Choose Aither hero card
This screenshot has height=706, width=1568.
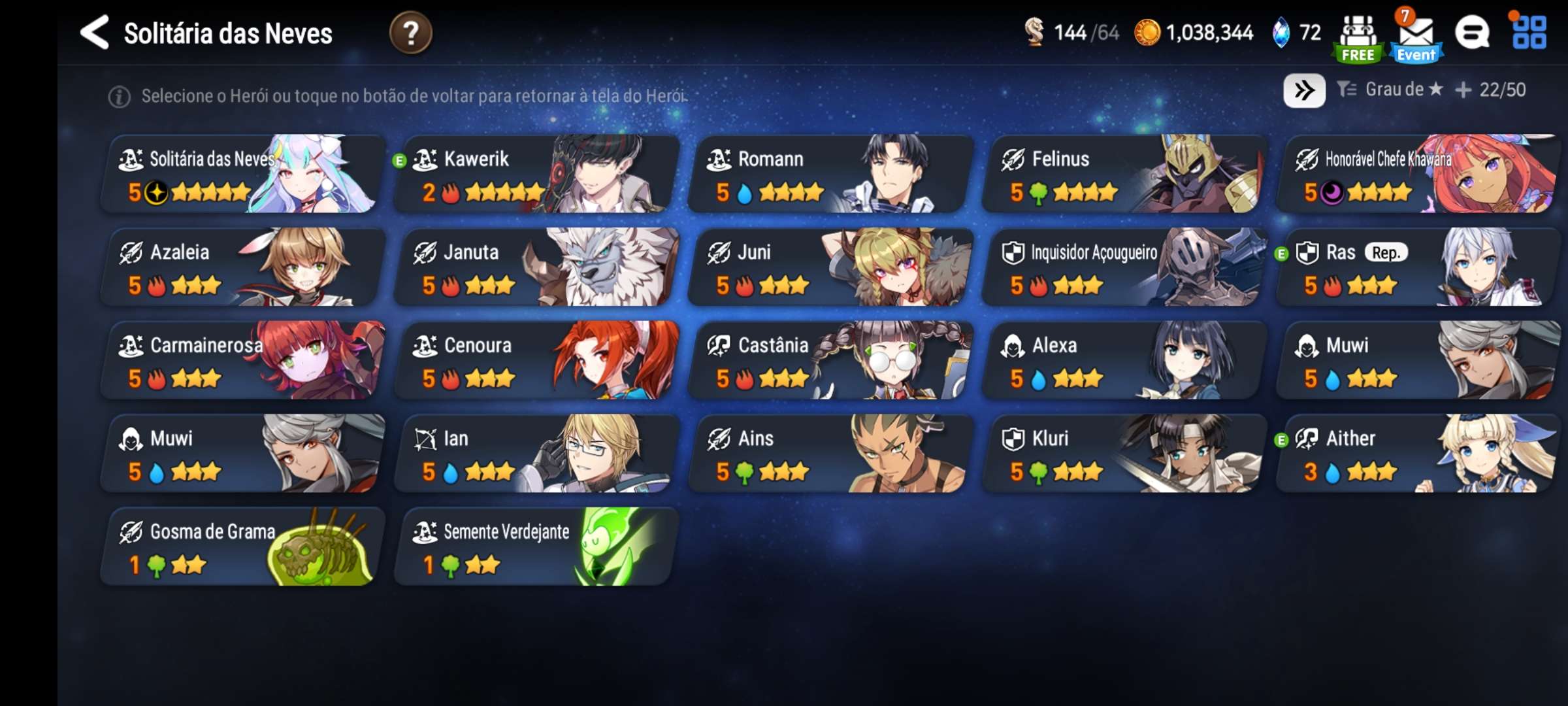1418,453
